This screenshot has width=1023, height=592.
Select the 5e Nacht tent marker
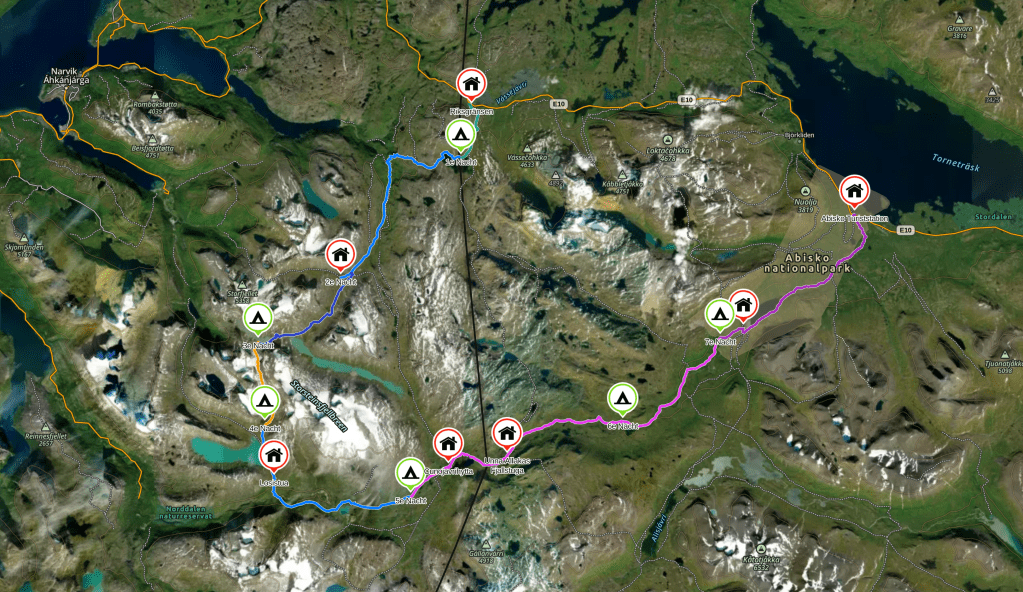(x=409, y=471)
